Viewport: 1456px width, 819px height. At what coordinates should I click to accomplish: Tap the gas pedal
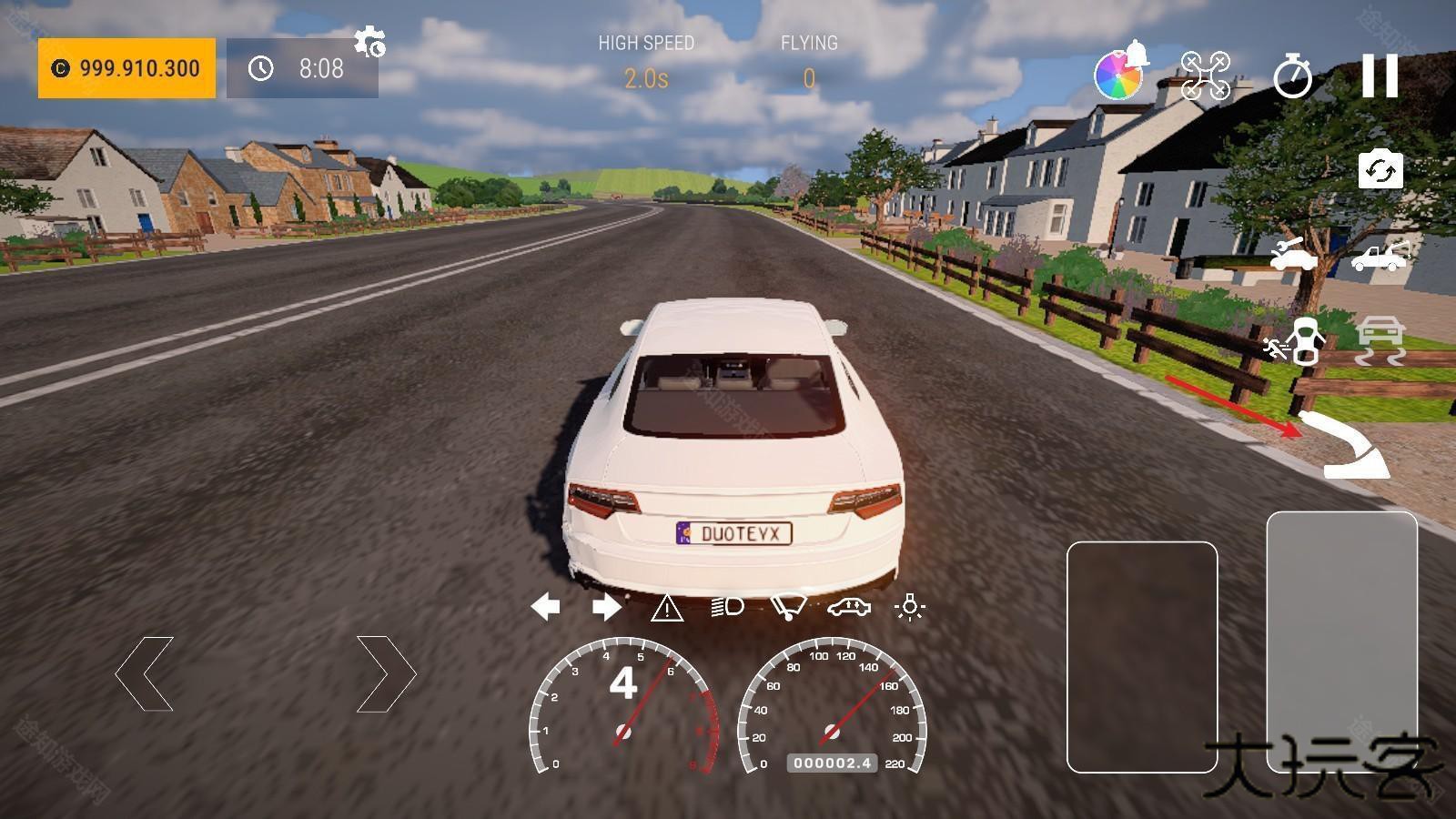pyautogui.click(x=1341, y=642)
